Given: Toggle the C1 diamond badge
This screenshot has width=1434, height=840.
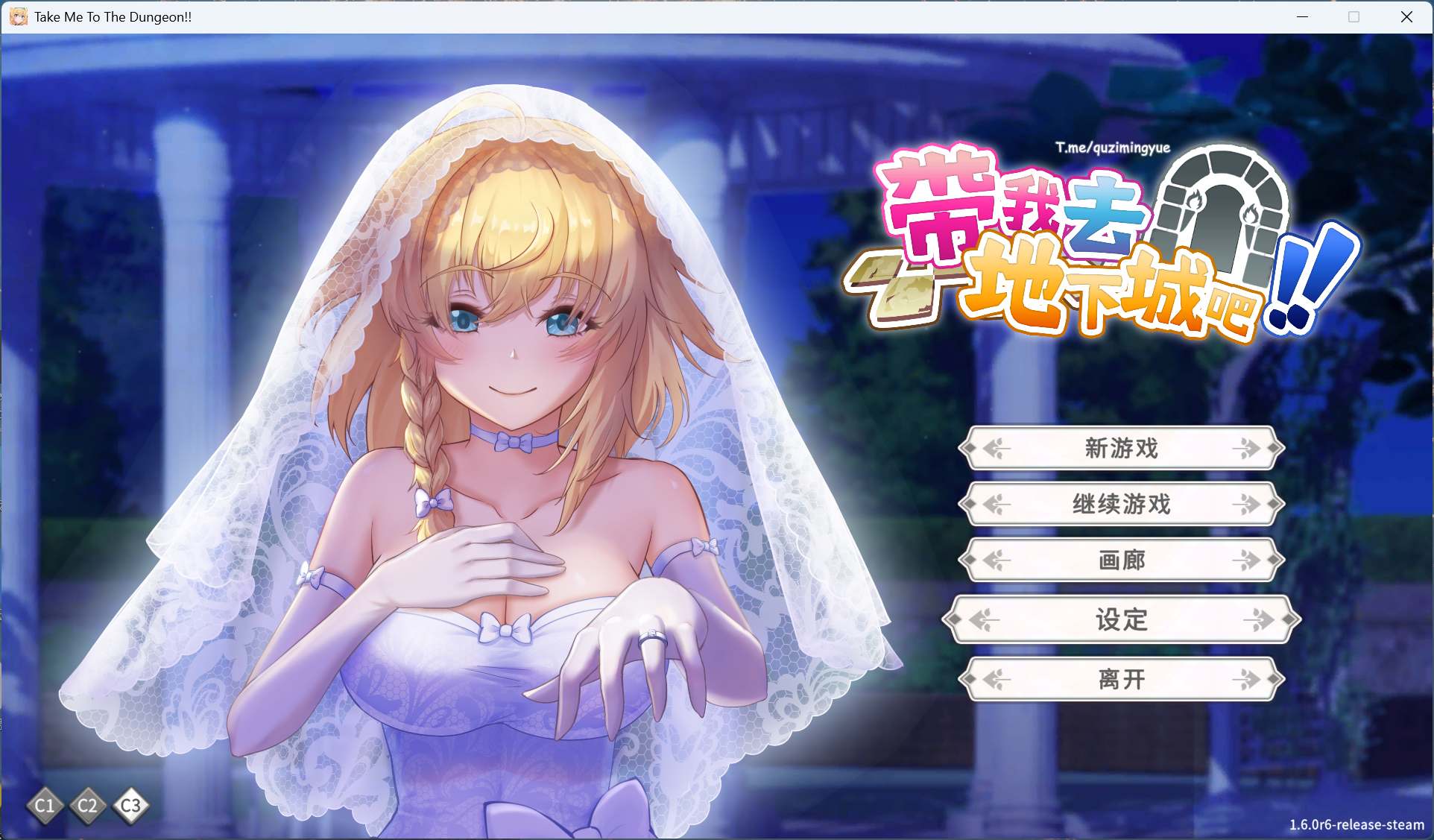Looking at the screenshot, I should pyautogui.click(x=44, y=806).
